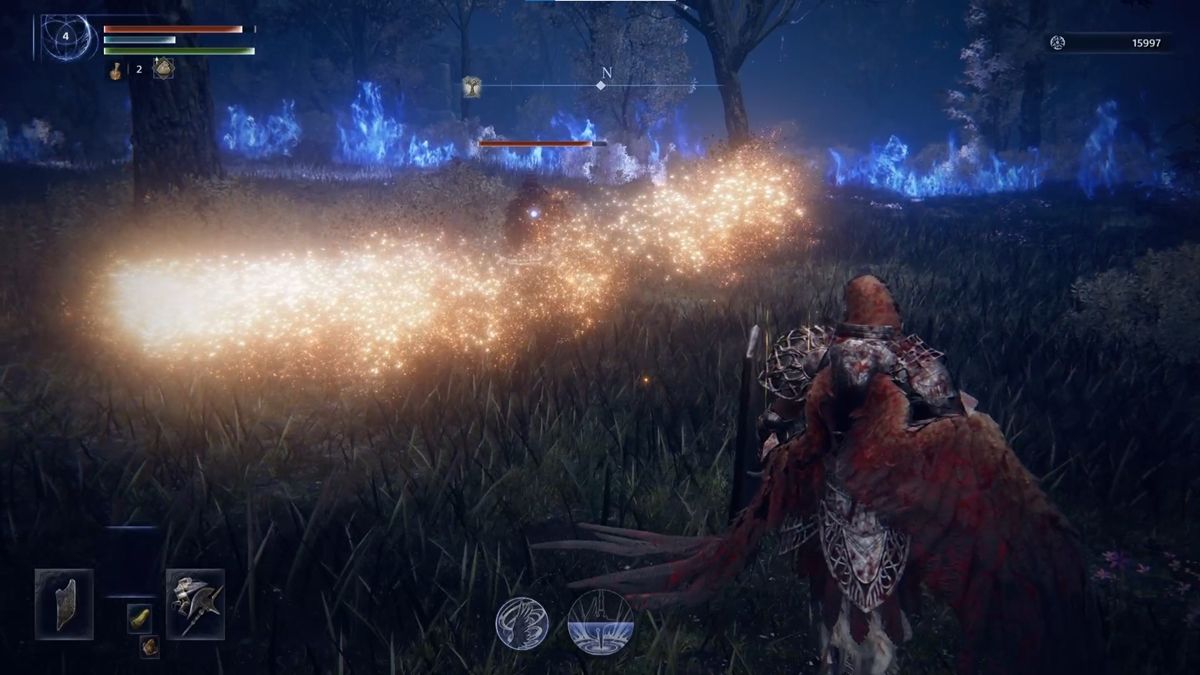1200x675 pixels.
Task: Activate the winged whirlwind character skill
Action: pos(521,623)
